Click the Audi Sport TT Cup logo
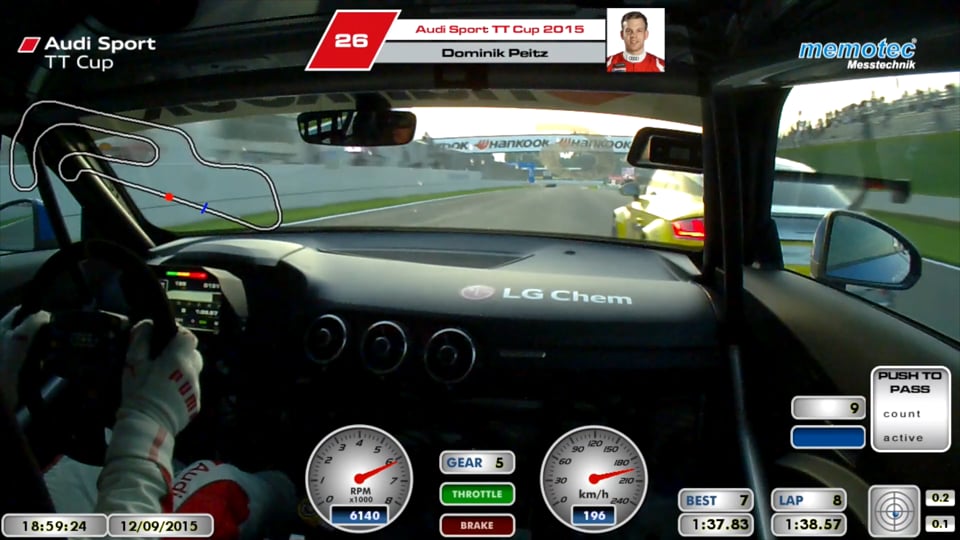The width and height of the screenshot is (960, 540). (x=88, y=52)
